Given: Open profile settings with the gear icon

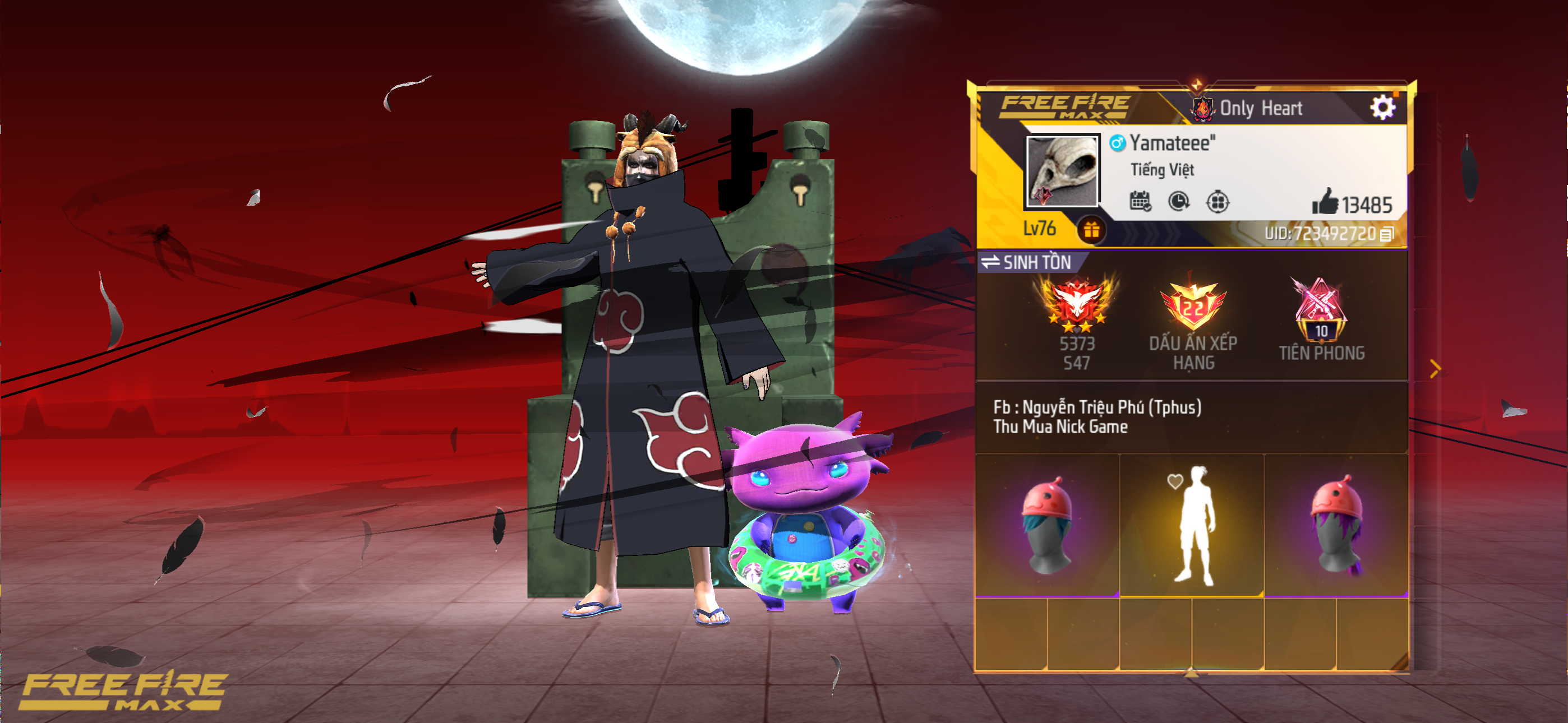Looking at the screenshot, I should 1382,108.
